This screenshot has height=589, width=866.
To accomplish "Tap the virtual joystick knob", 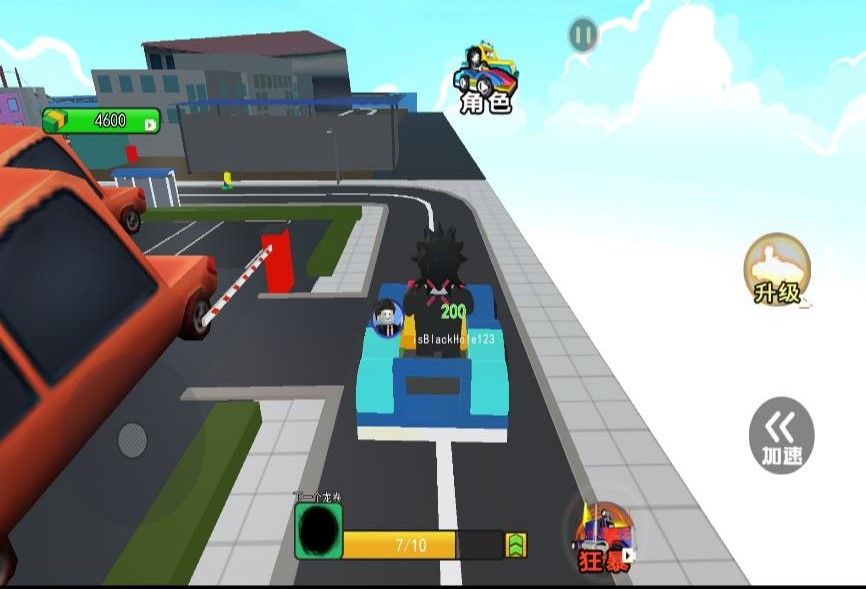I will [x=132, y=438].
